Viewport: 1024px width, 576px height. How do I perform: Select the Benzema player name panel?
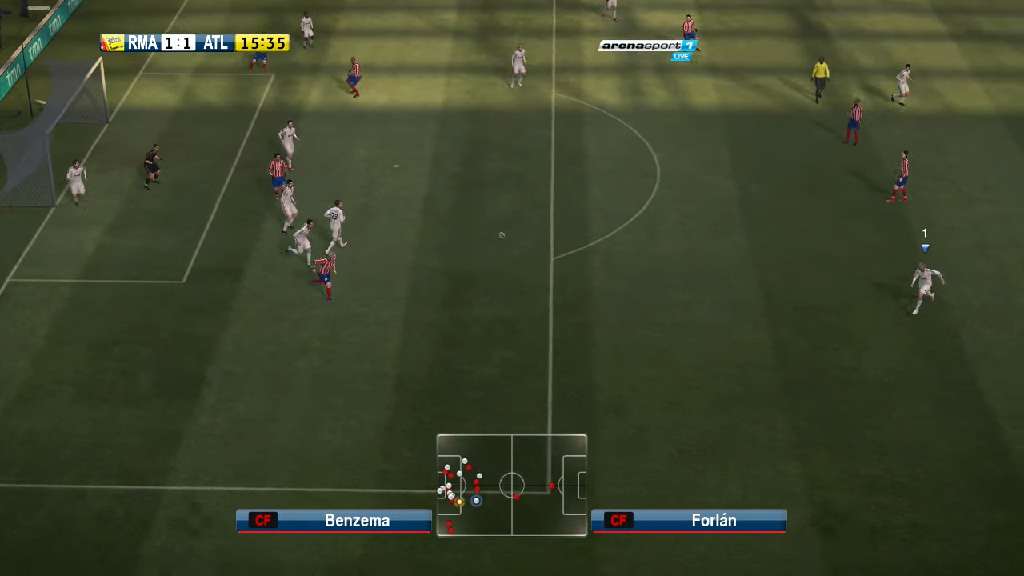click(334, 520)
